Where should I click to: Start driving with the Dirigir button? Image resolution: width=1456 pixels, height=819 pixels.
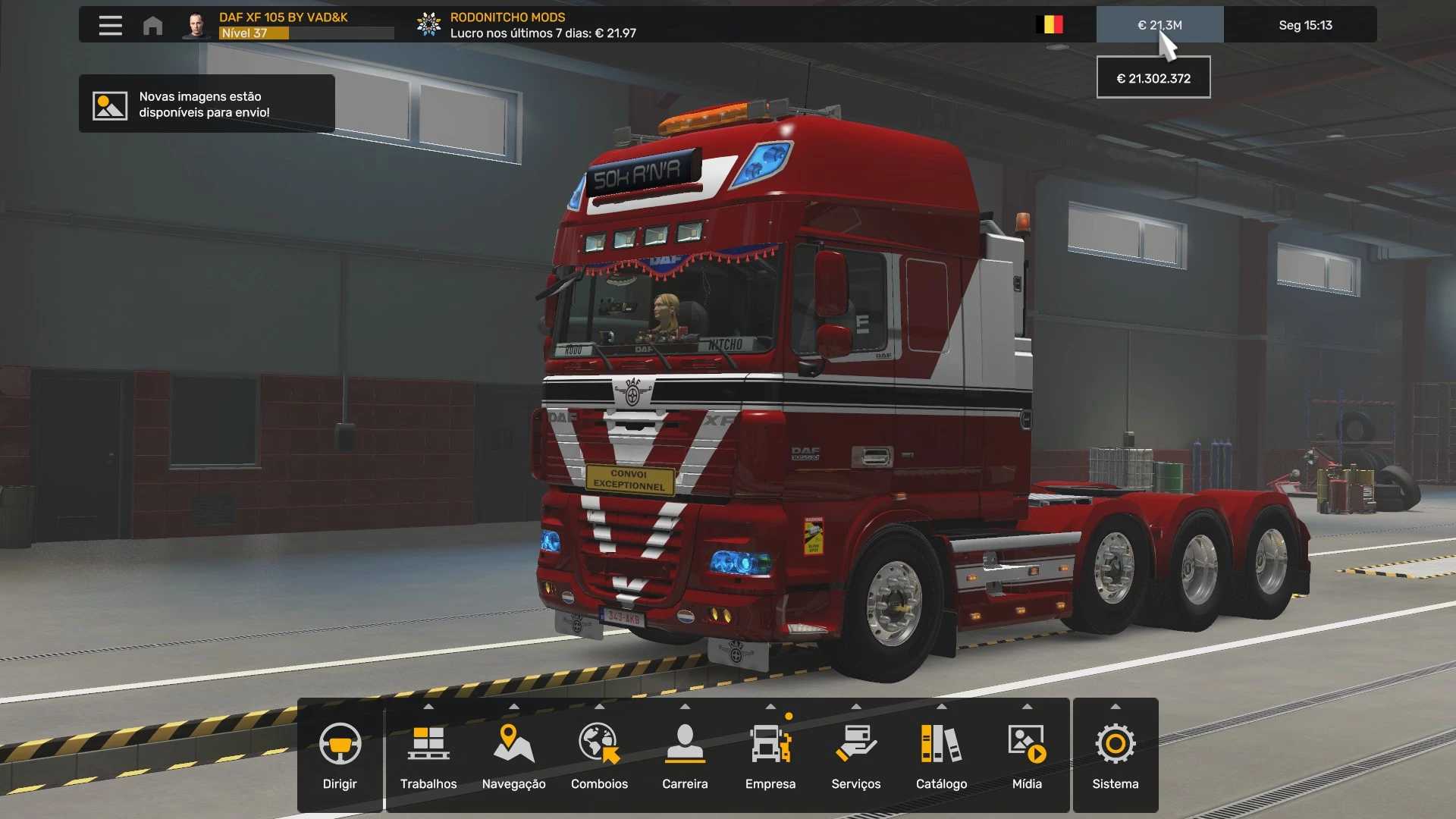[340, 755]
